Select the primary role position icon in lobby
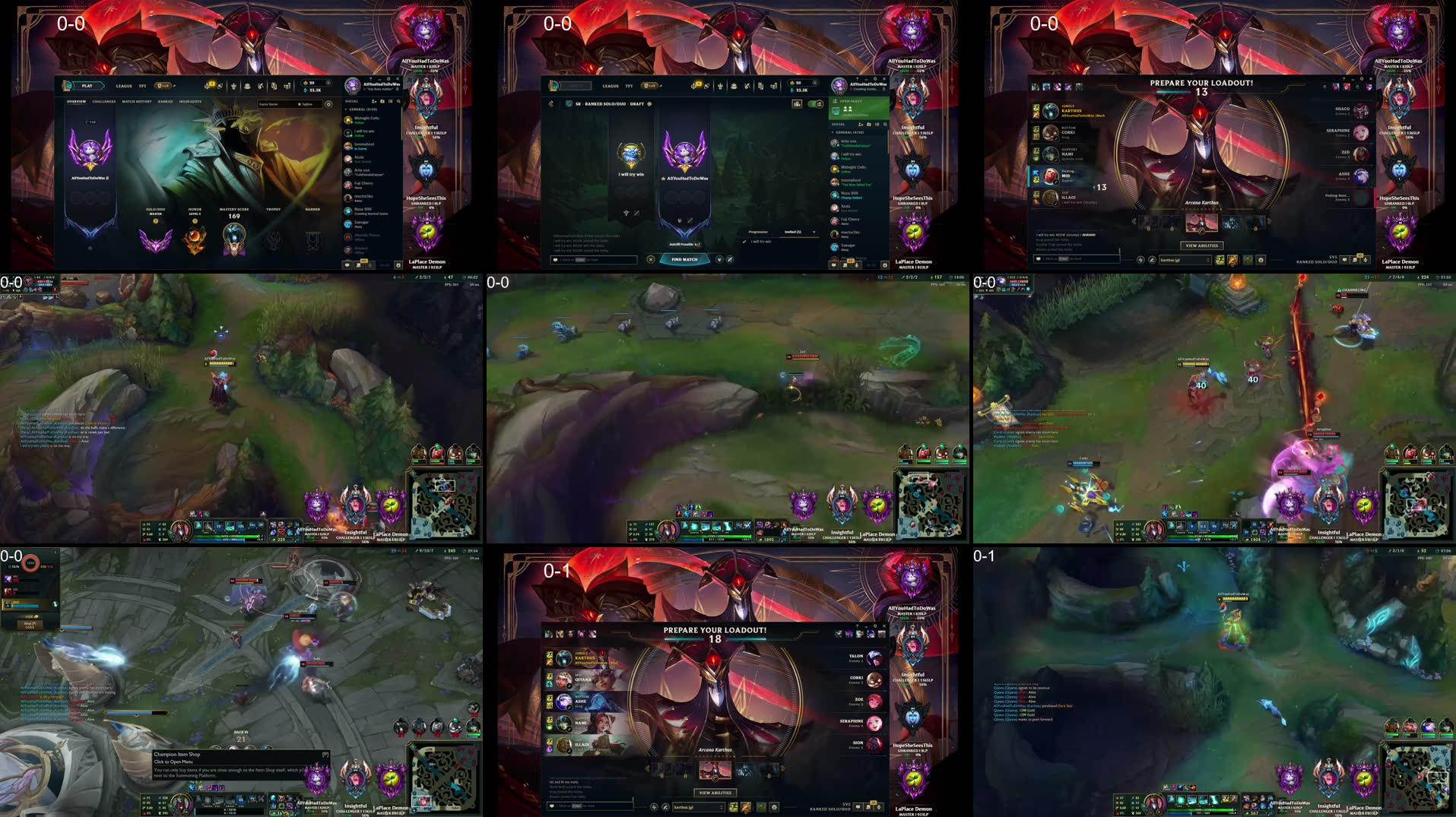Viewport: 1456px width, 817px height. [680, 220]
